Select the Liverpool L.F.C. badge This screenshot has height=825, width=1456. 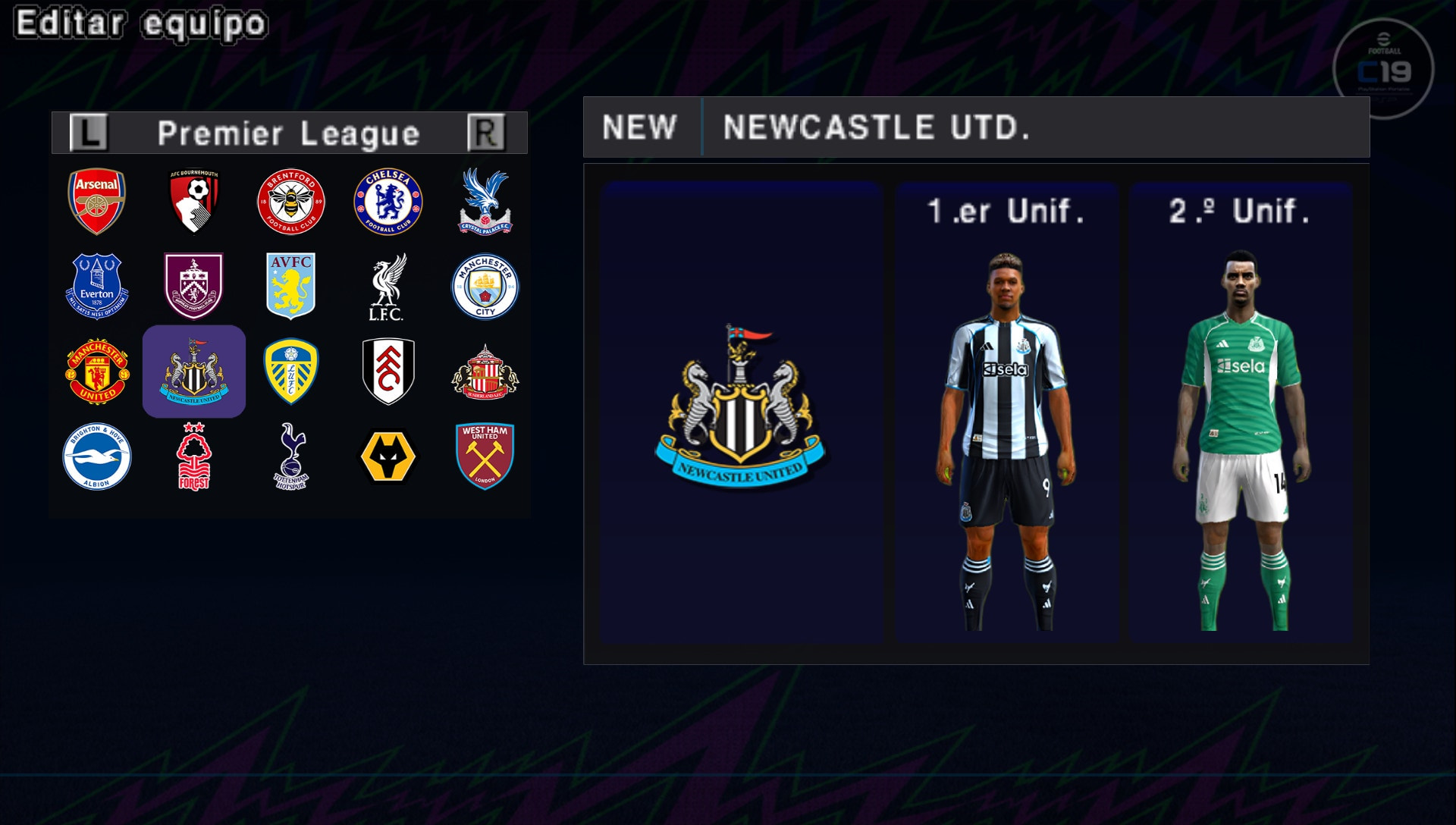click(388, 287)
